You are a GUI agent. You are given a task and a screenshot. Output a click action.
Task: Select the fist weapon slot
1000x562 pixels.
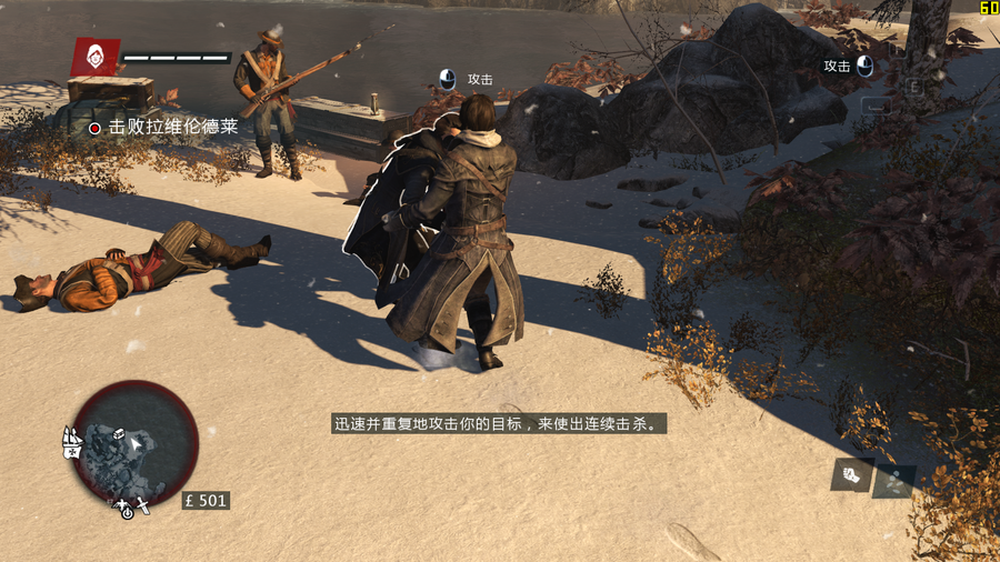[852, 474]
